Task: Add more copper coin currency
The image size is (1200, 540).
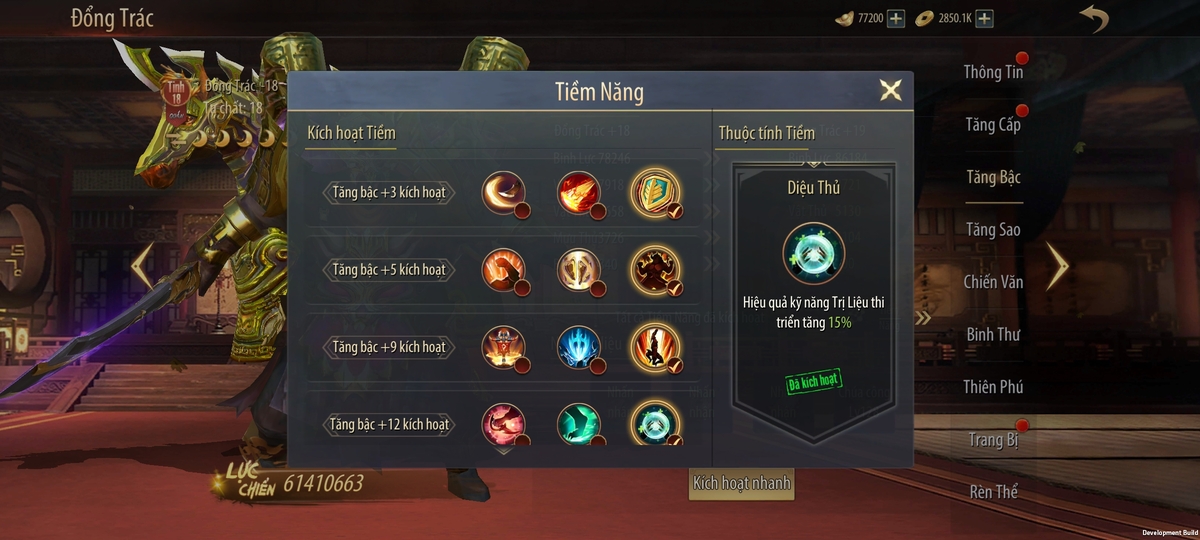Action: pyautogui.click(x=985, y=19)
